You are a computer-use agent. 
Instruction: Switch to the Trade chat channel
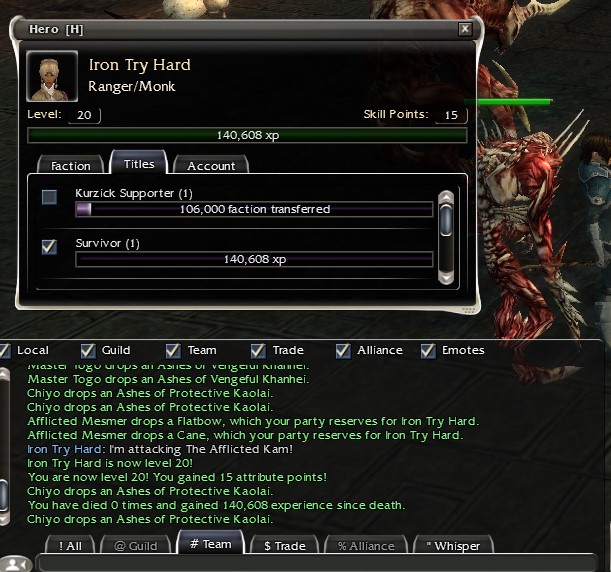(284, 546)
